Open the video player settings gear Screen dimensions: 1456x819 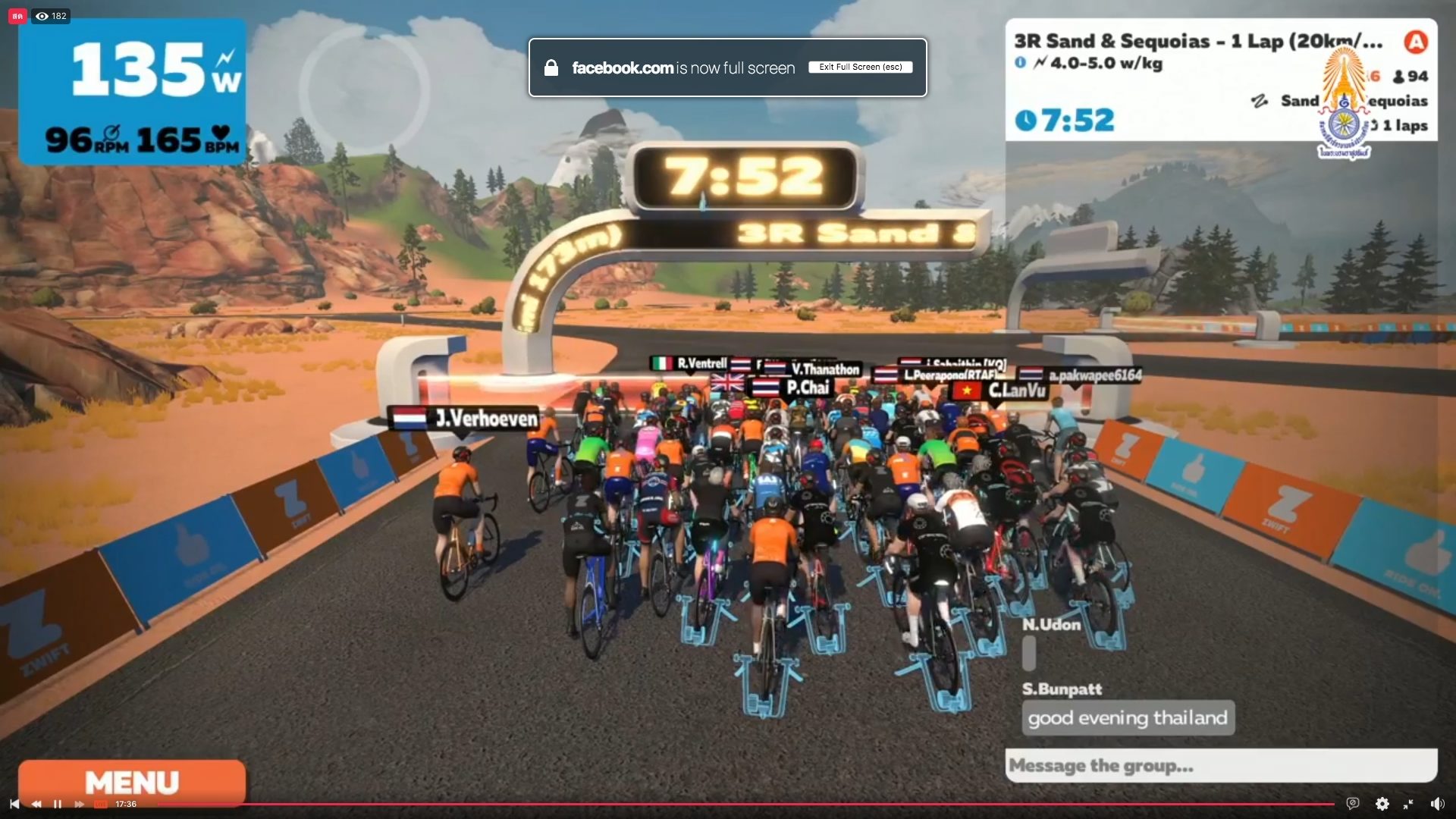point(1382,804)
